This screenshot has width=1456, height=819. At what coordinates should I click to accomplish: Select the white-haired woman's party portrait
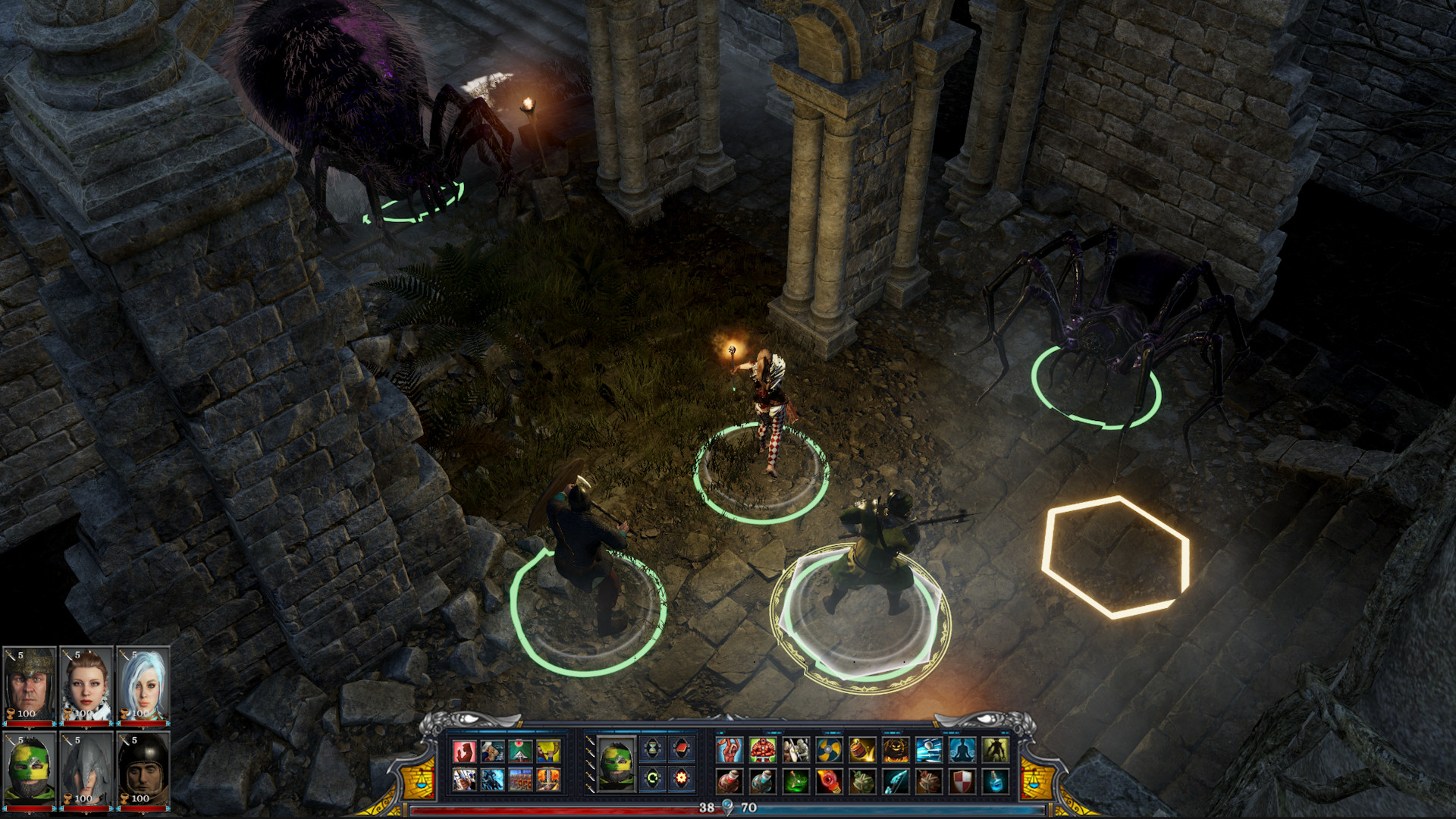[x=140, y=682]
